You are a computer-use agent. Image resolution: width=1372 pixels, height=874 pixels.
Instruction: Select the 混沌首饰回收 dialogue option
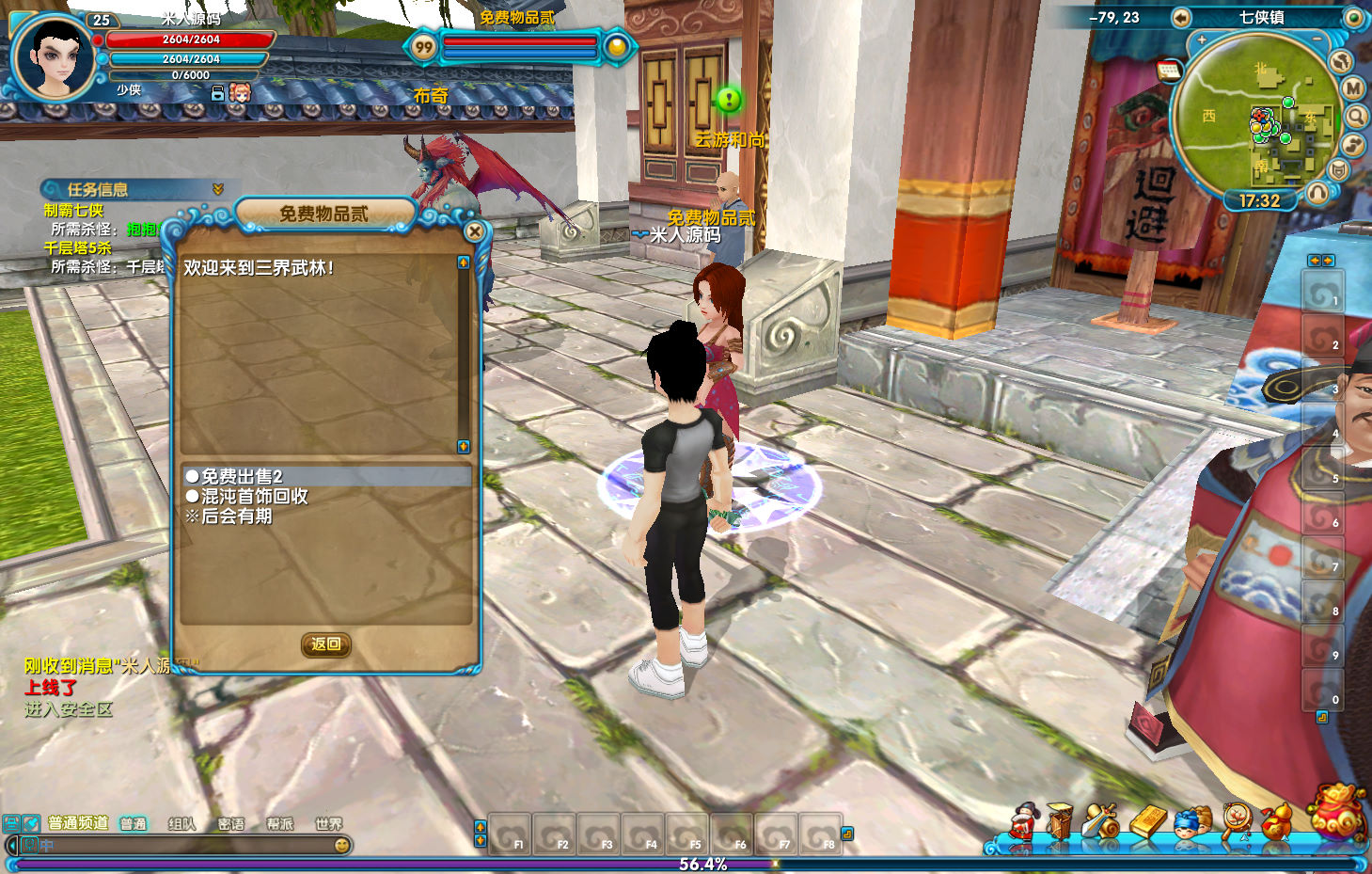pos(254,497)
